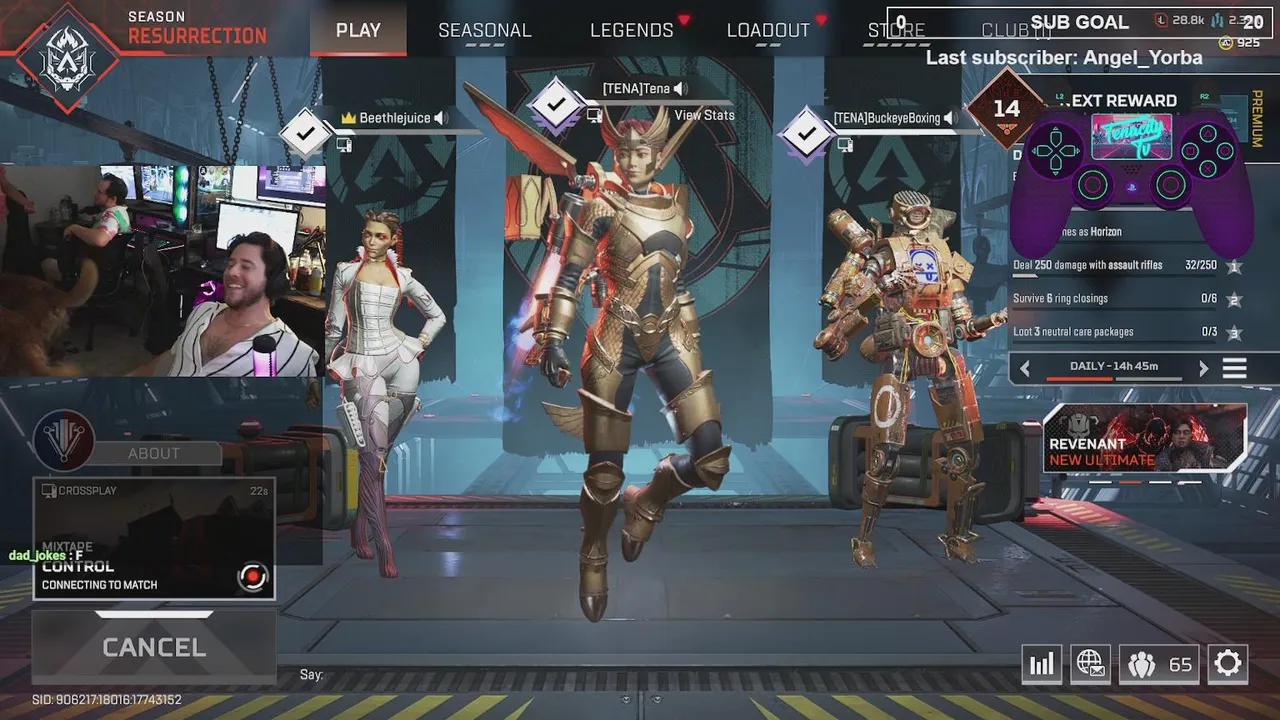This screenshot has height=720, width=1280.
Task: Advance to next challenge page with right arrow
Action: (x=1203, y=367)
